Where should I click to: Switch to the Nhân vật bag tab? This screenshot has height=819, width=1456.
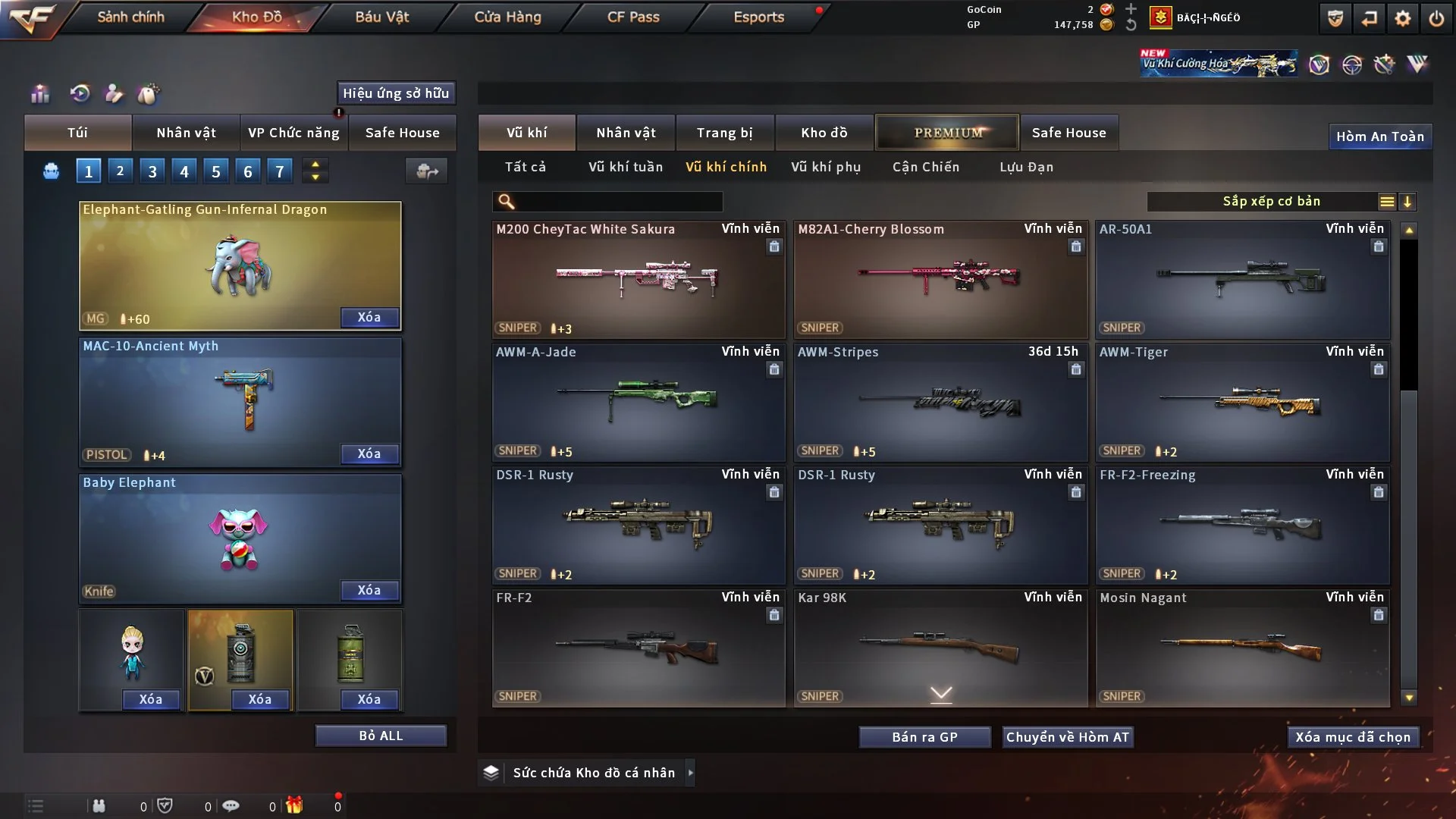(x=186, y=133)
